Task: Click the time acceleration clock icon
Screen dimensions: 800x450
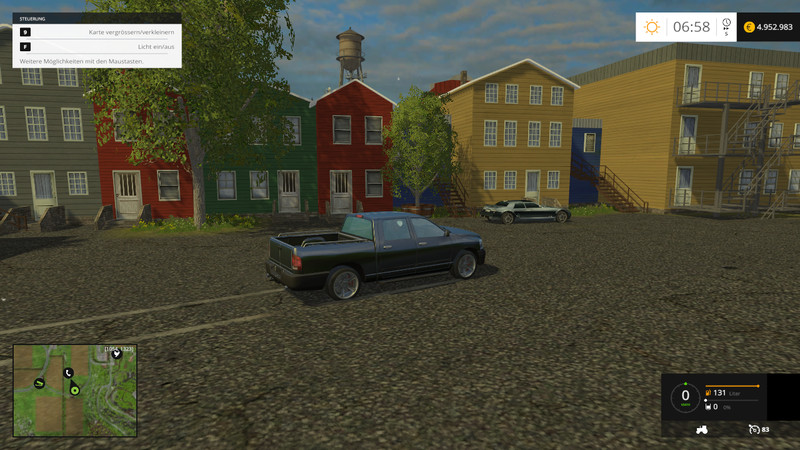Action: 726,24
